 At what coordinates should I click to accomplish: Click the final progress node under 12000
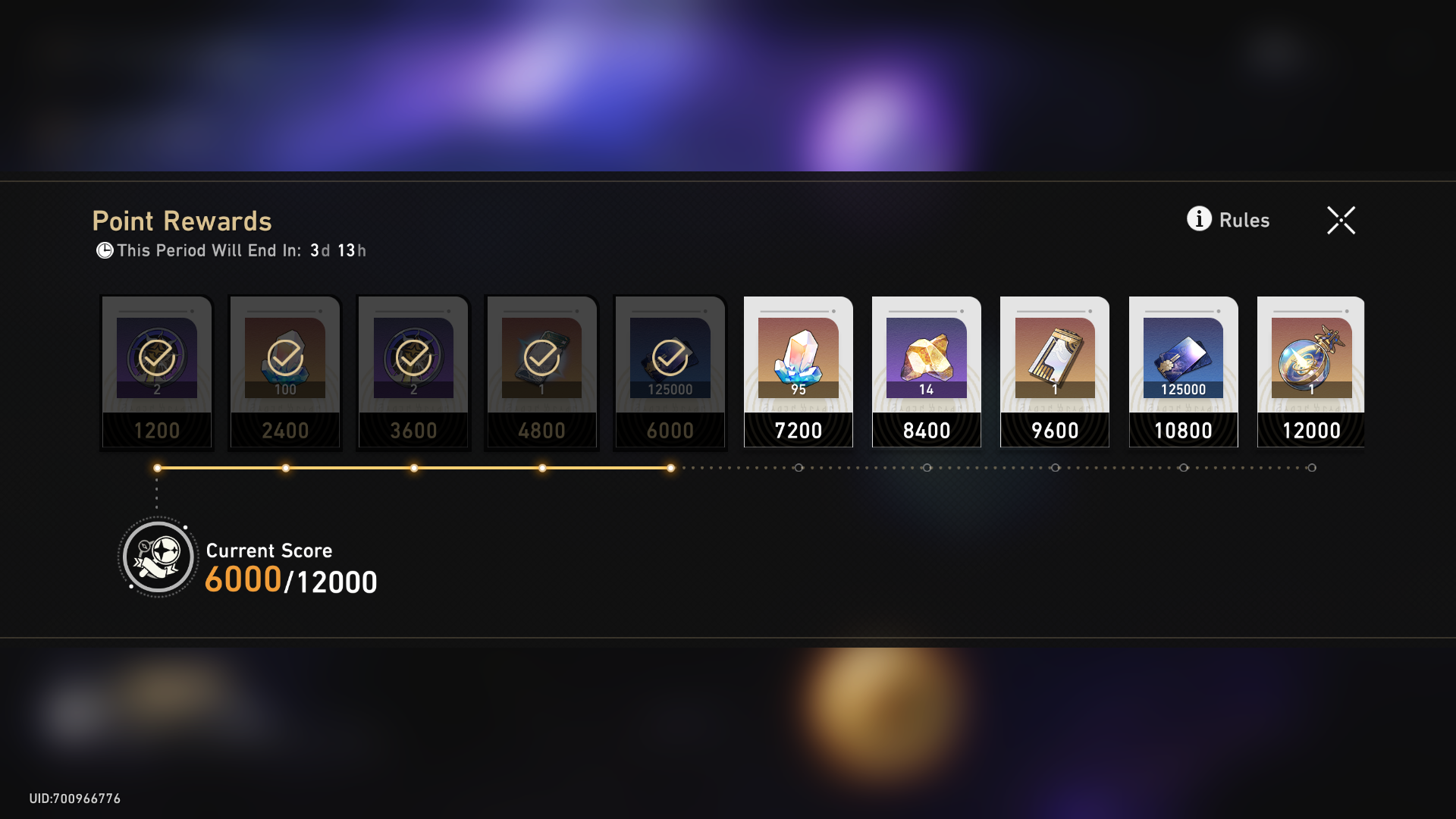pyautogui.click(x=1311, y=469)
